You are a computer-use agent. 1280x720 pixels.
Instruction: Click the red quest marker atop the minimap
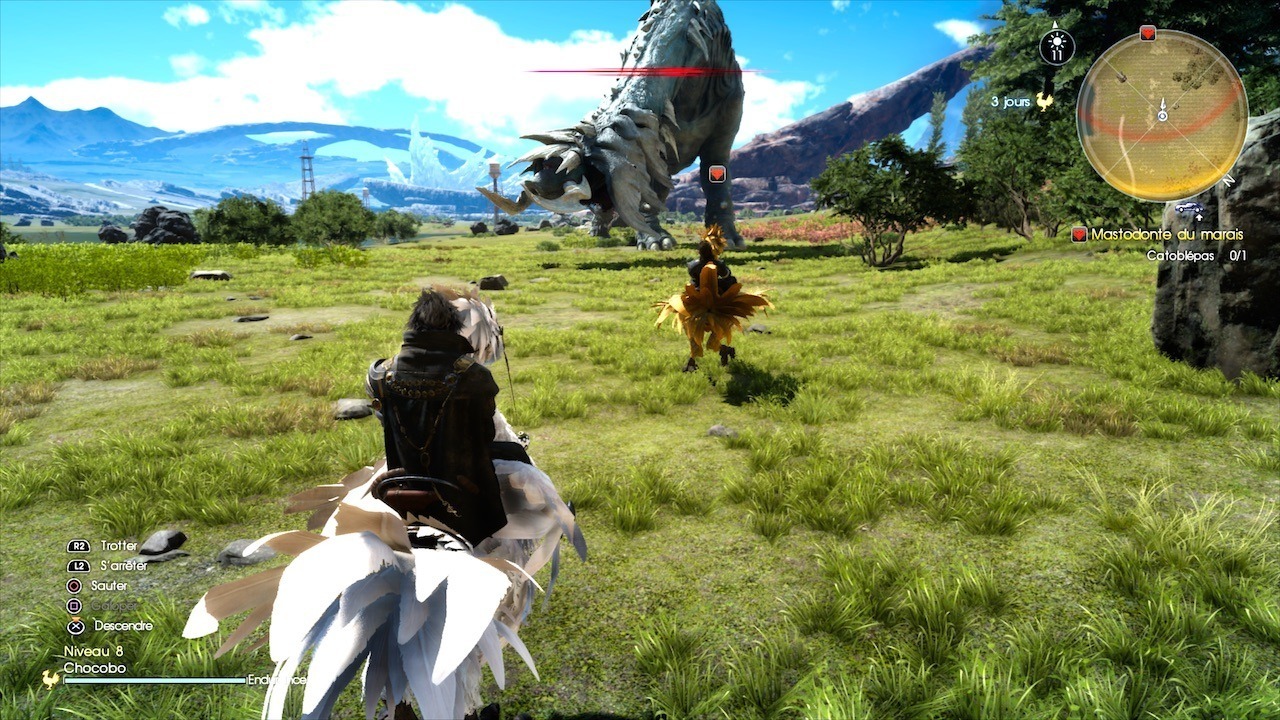click(x=1147, y=33)
